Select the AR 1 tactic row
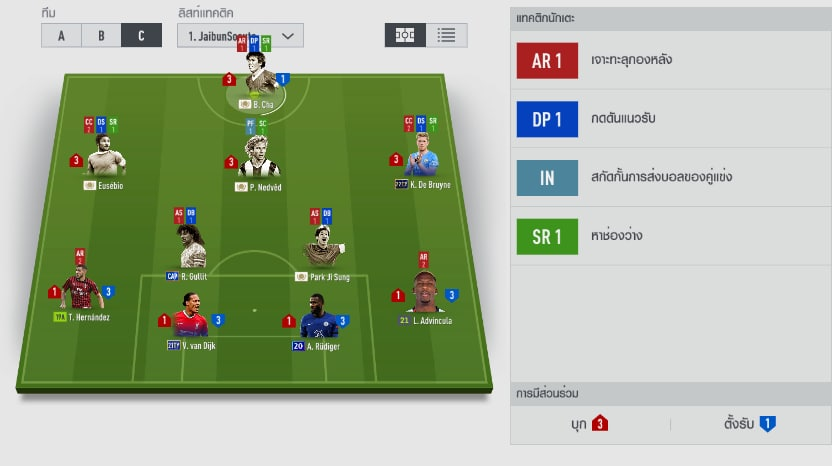 (670, 60)
